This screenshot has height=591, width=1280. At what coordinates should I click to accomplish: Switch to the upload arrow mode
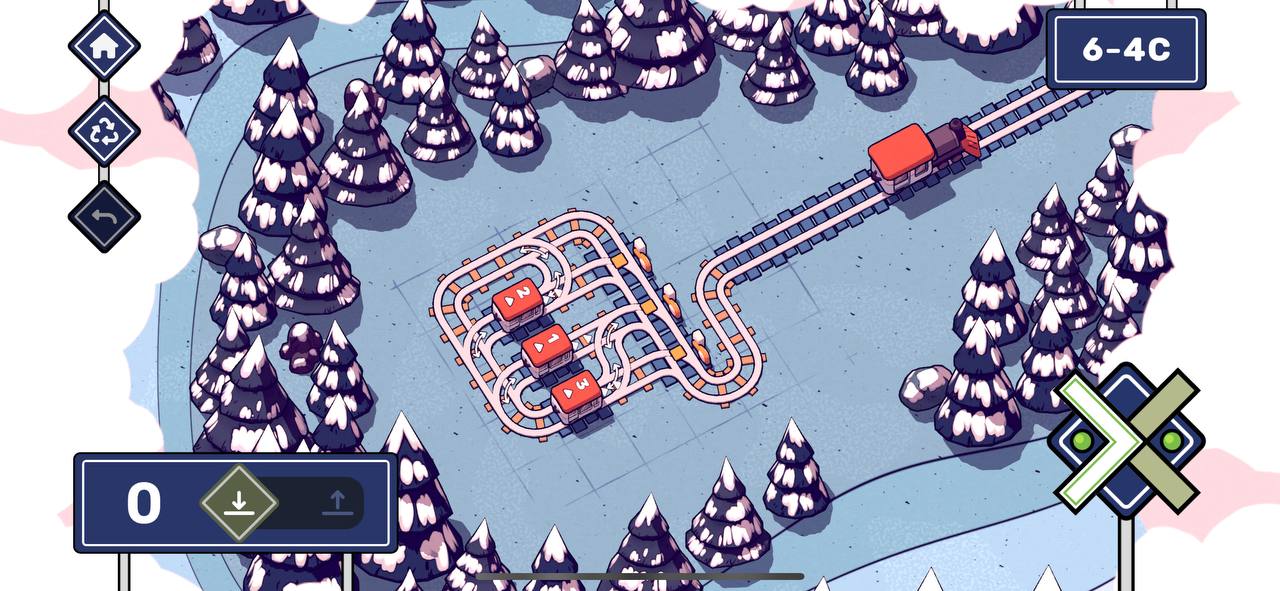point(338,502)
